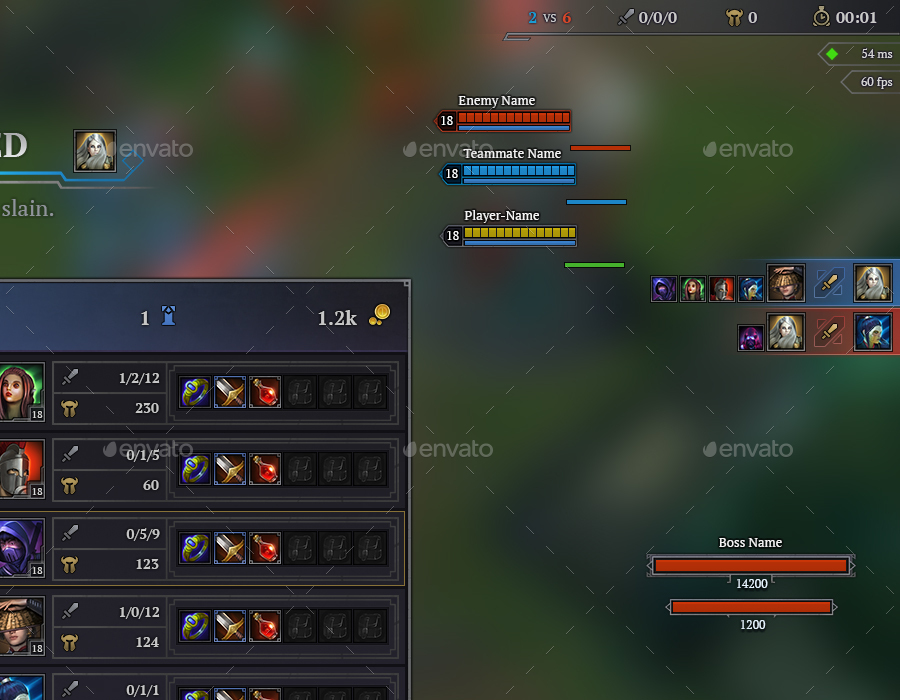The height and width of the screenshot is (700, 900).
Task: Inspect the sword item in the 1/0/12 row
Action: coord(230,626)
